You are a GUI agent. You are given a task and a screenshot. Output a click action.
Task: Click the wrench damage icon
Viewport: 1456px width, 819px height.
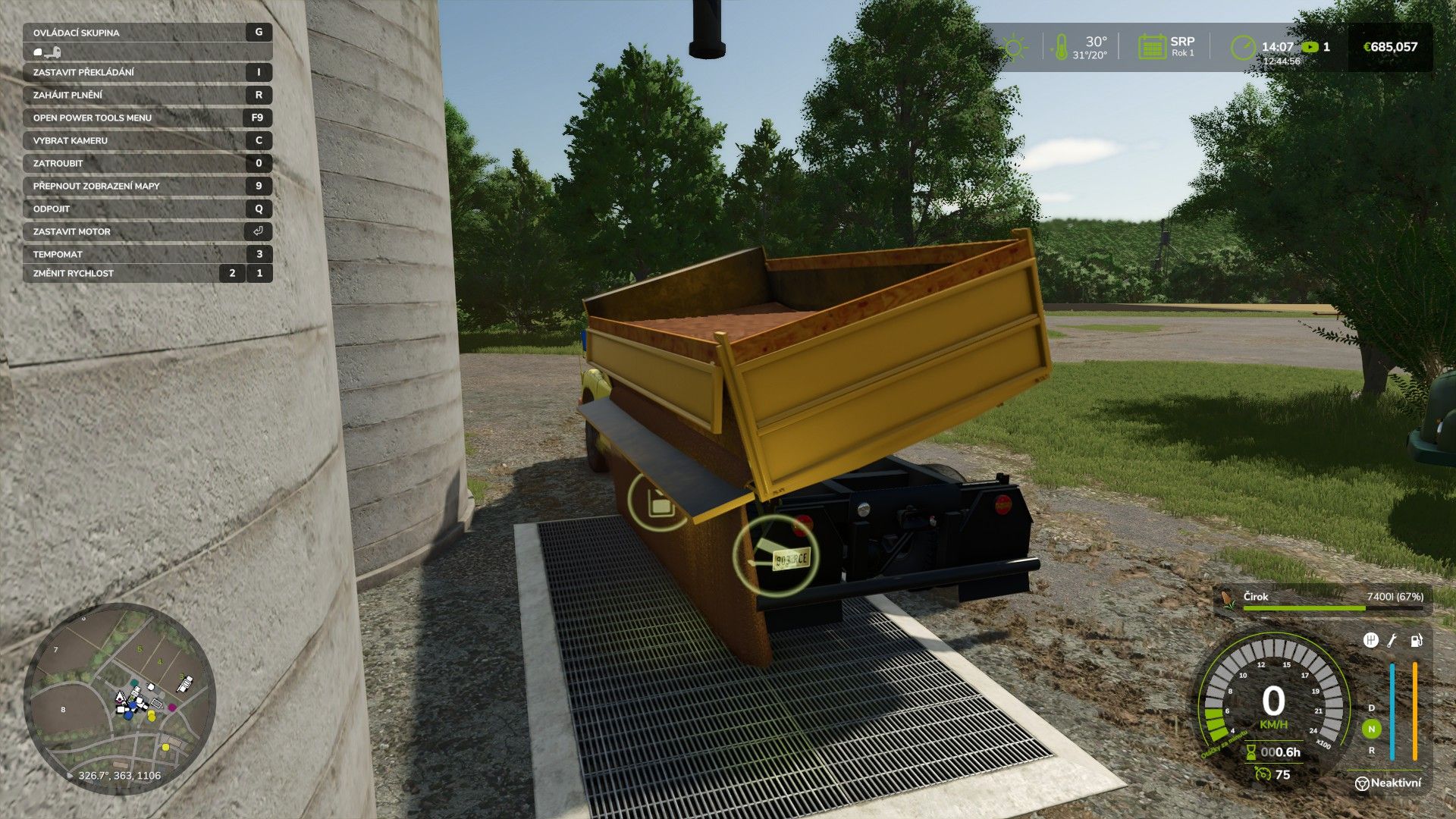(1392, 641)
